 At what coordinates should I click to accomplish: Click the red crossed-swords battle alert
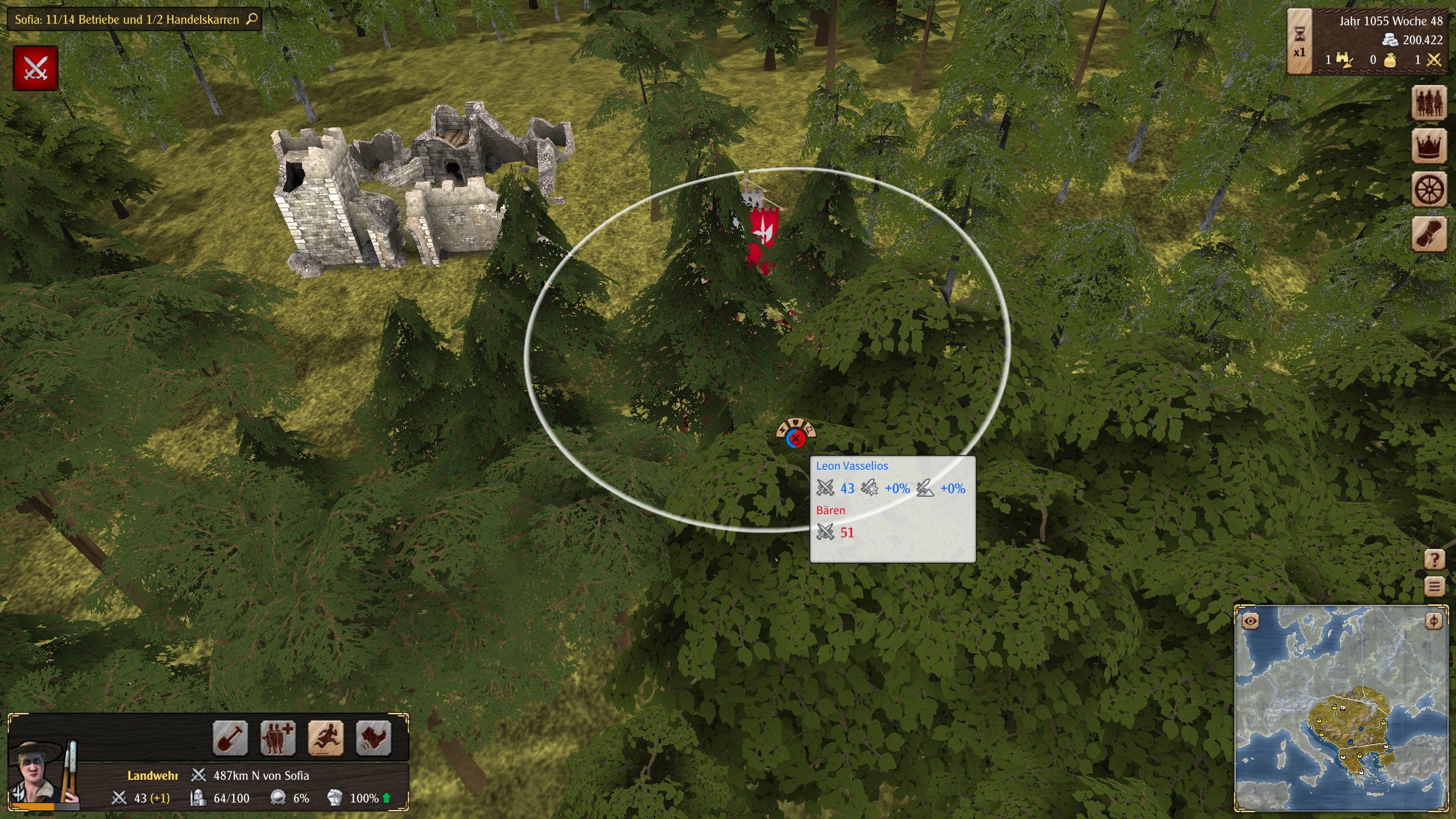[x=35, y=68]
